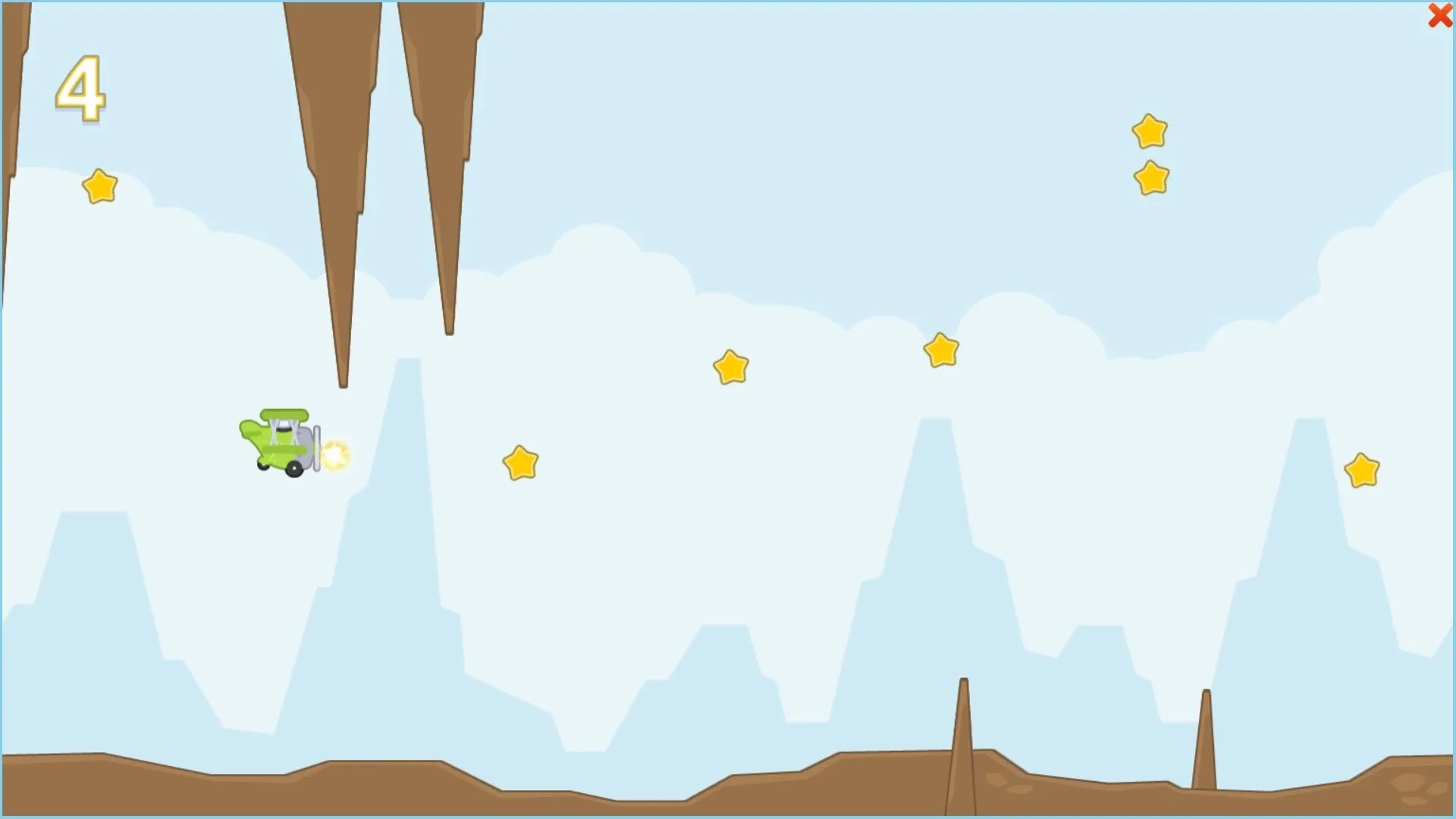Collect the star below the left stalactite
This screenshot has width=1456, height=819.
99,187
